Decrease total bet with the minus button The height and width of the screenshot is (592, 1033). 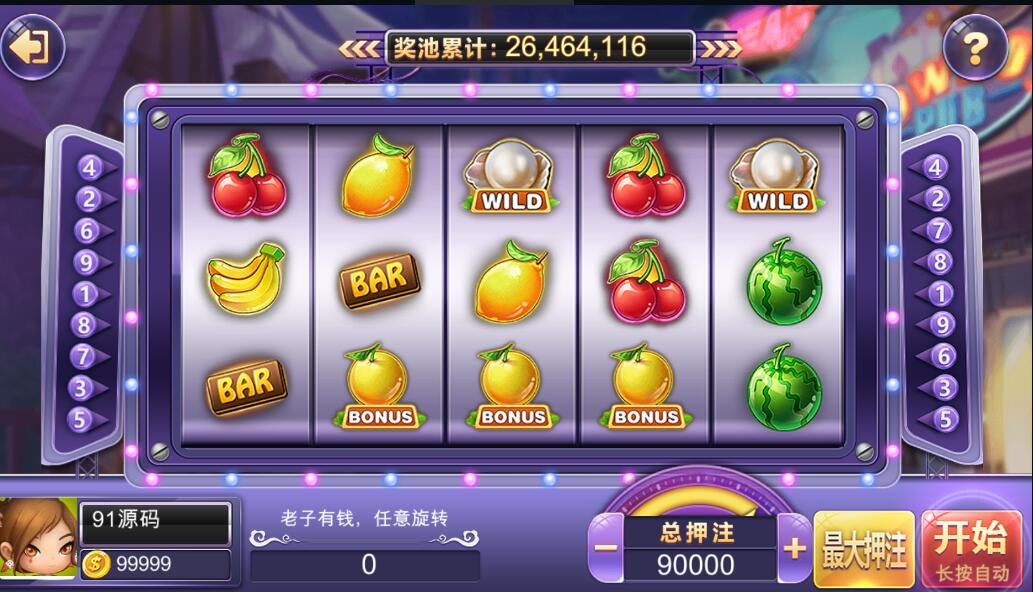[605, 548]
